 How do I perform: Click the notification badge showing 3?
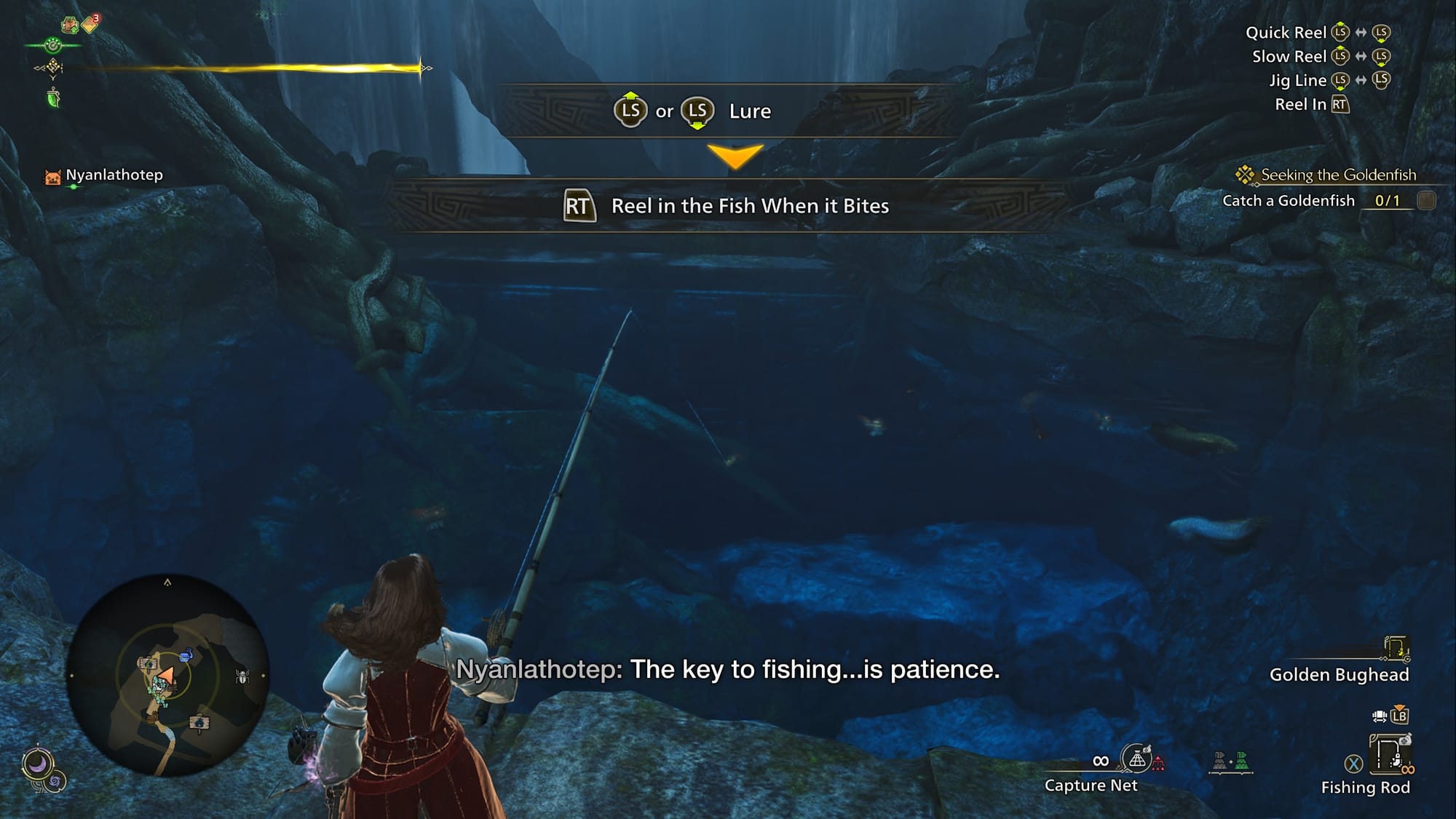pos(95,18)
